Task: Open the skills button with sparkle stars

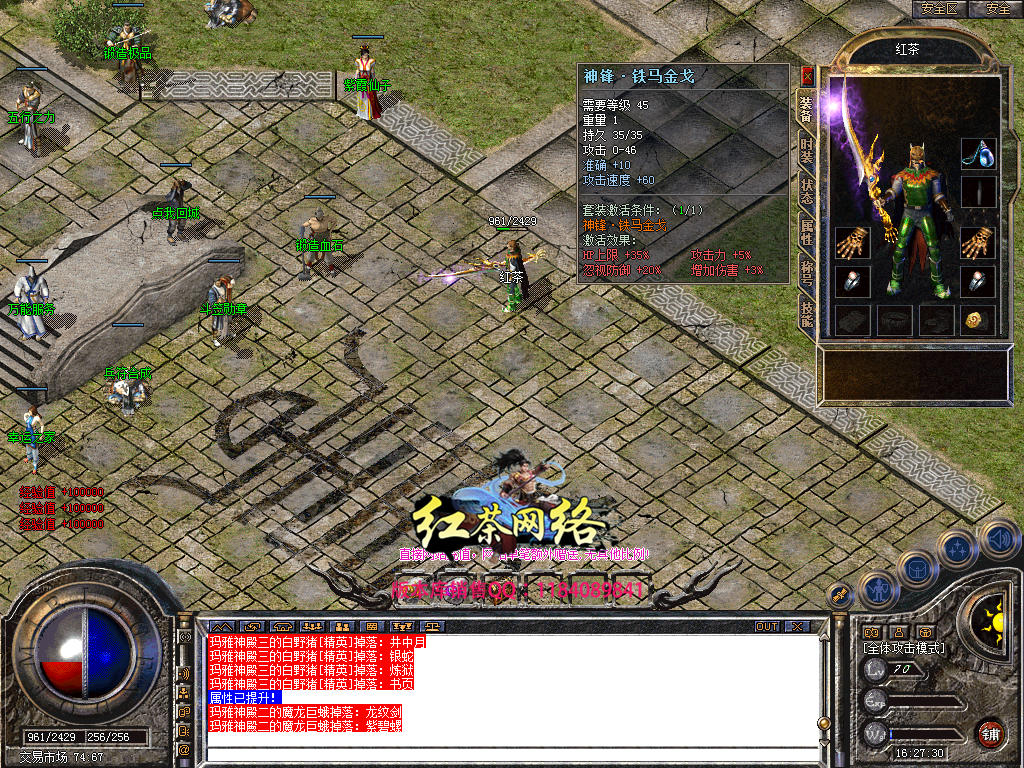Action: [x=956, y=547]
